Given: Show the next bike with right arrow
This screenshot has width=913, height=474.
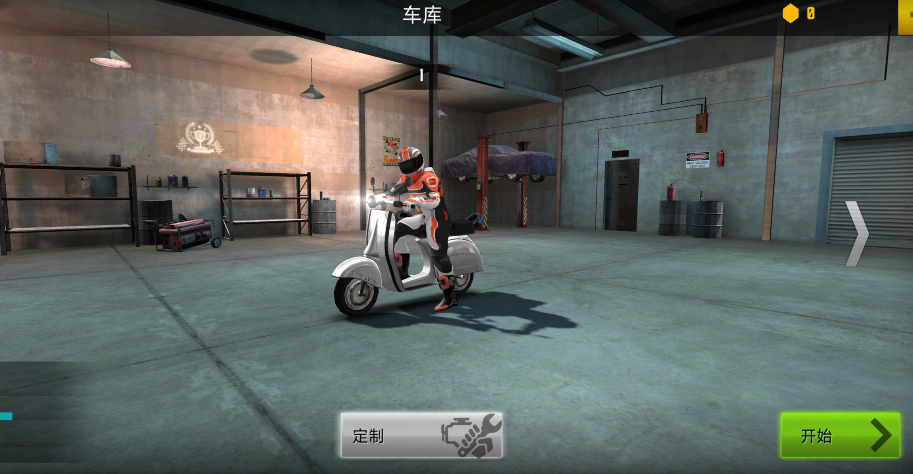Looking at the screenshot, I should click(x=857, y=234).
